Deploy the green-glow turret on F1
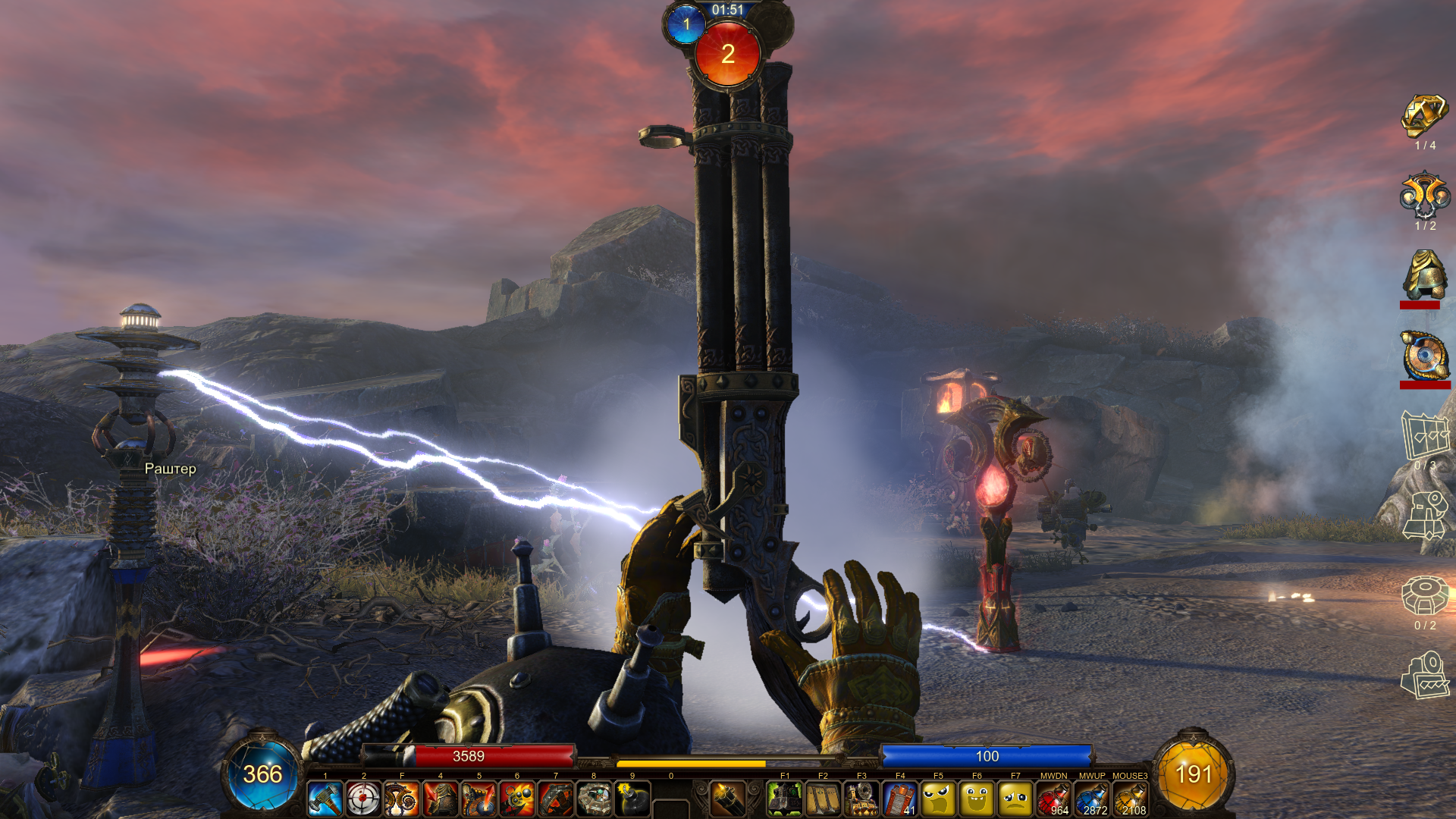The width and height of the screenshot is (1456, 819). (x=785, y=799)
